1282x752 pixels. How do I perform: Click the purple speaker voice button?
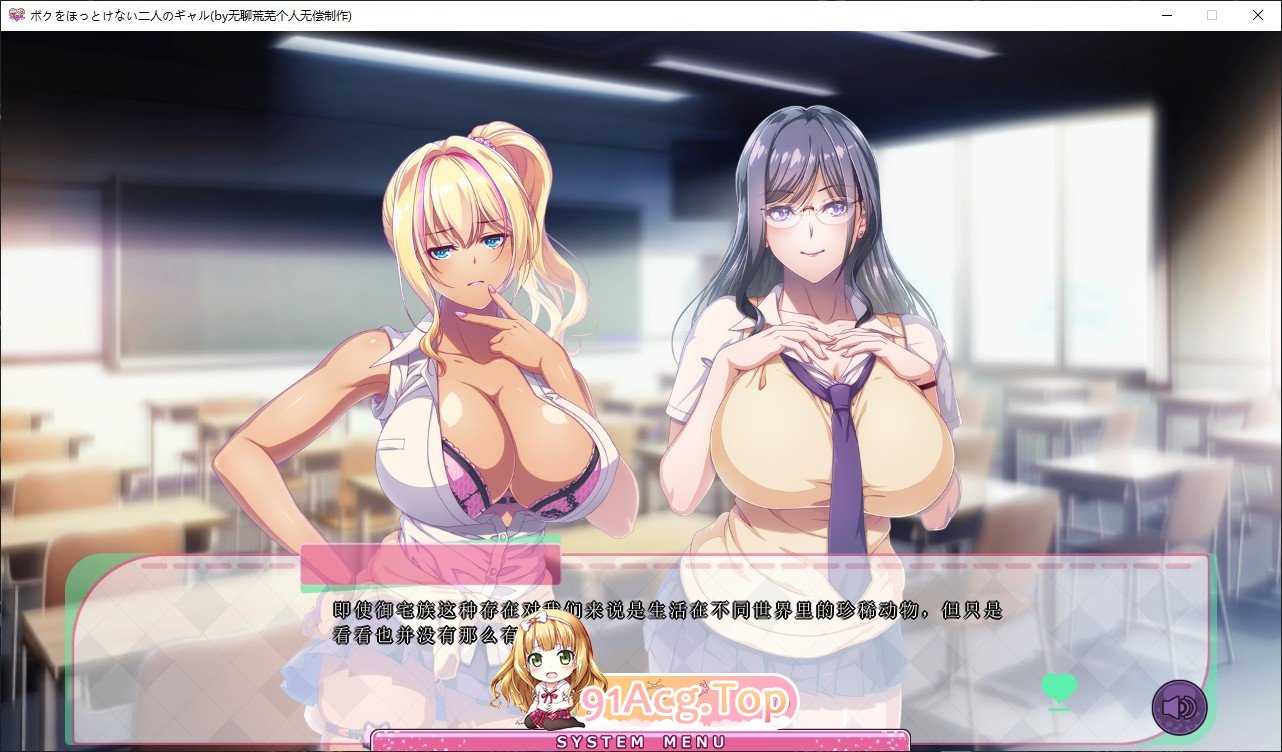click(1179, 707)
